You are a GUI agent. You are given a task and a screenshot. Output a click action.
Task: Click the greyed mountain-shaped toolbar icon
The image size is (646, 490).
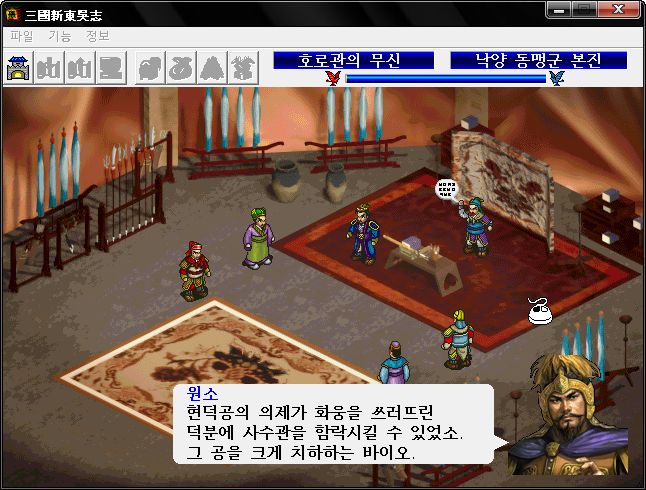point(212,68)
